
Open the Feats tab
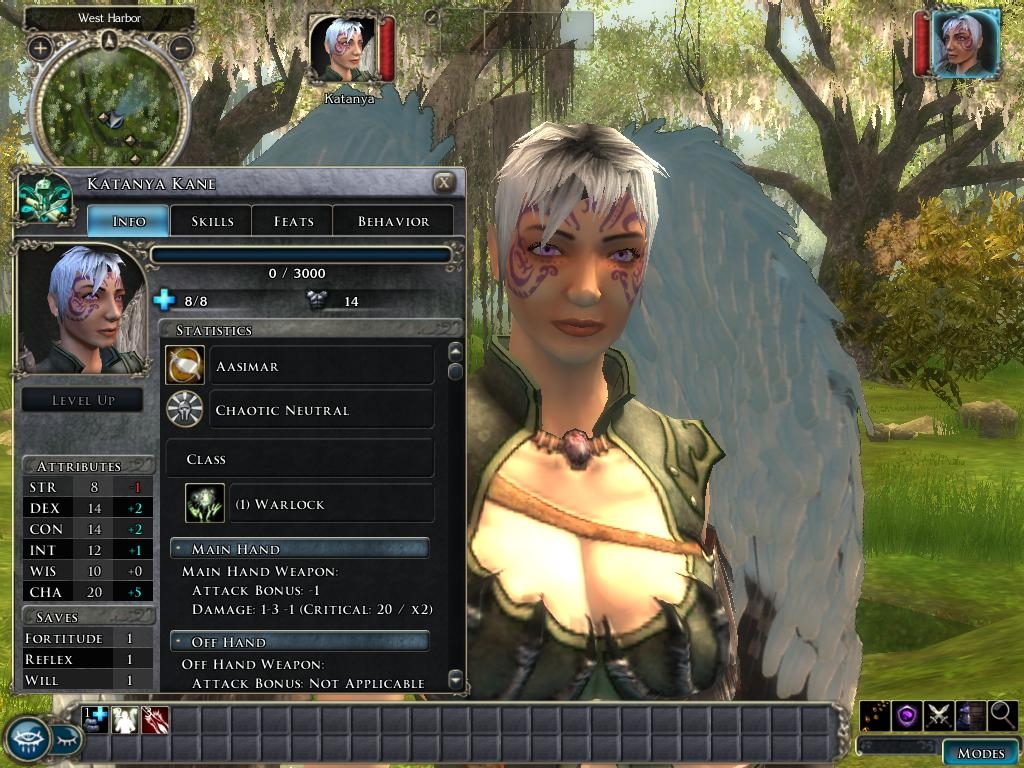[293, 221]
